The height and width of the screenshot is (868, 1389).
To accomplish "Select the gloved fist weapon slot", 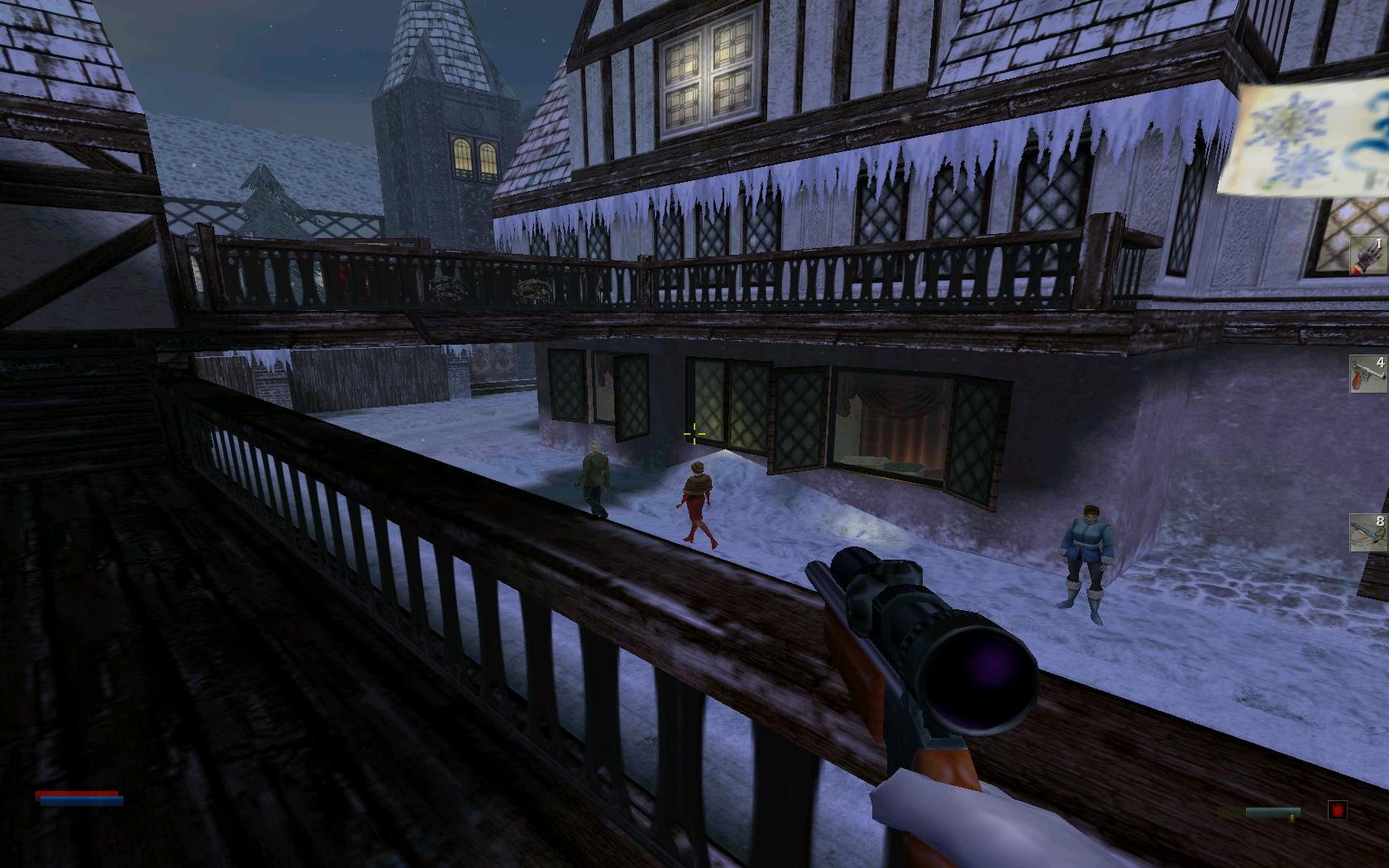I will click(1368, 255).
